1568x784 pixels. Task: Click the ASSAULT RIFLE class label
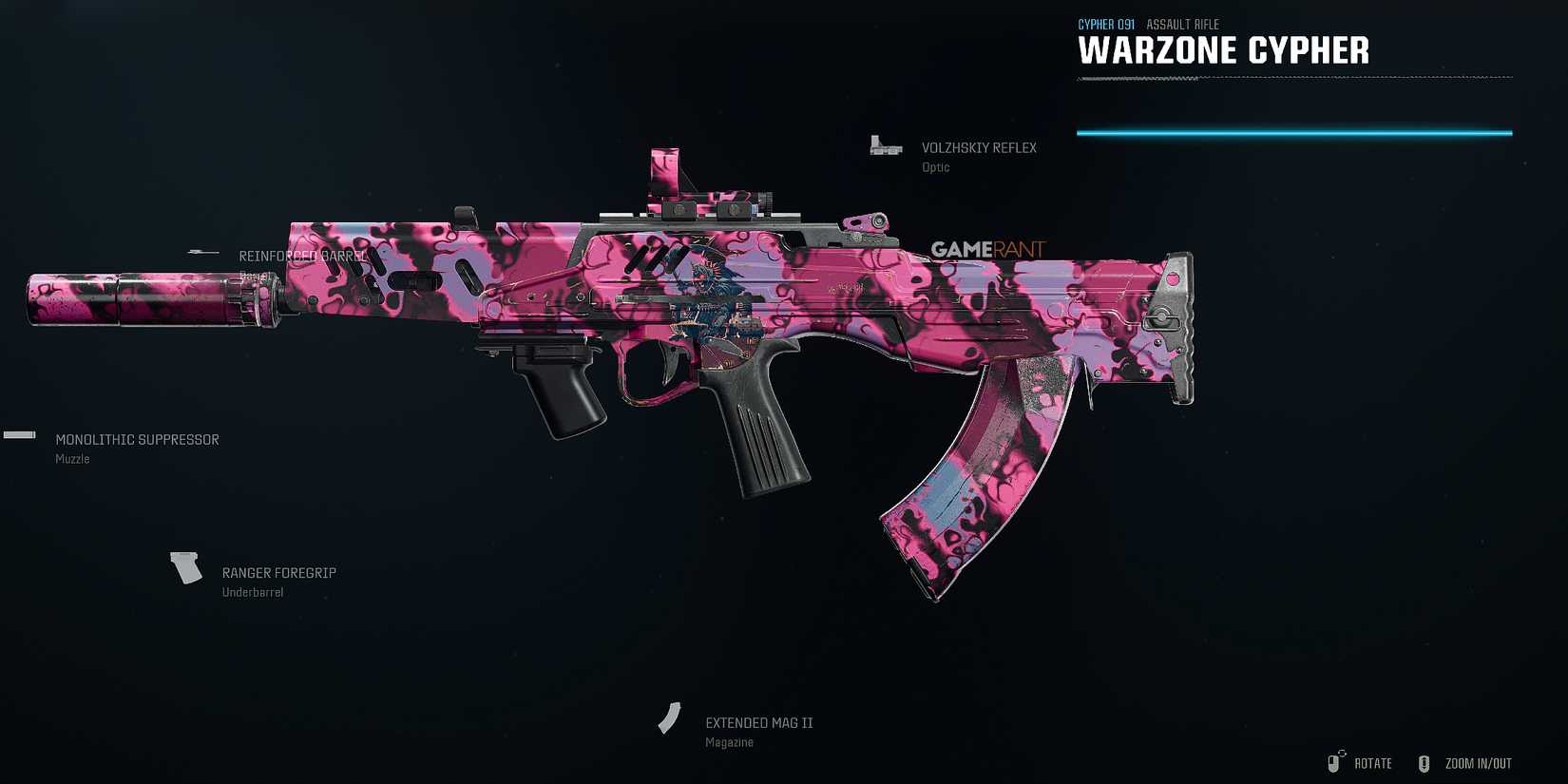pos(1182,24)
